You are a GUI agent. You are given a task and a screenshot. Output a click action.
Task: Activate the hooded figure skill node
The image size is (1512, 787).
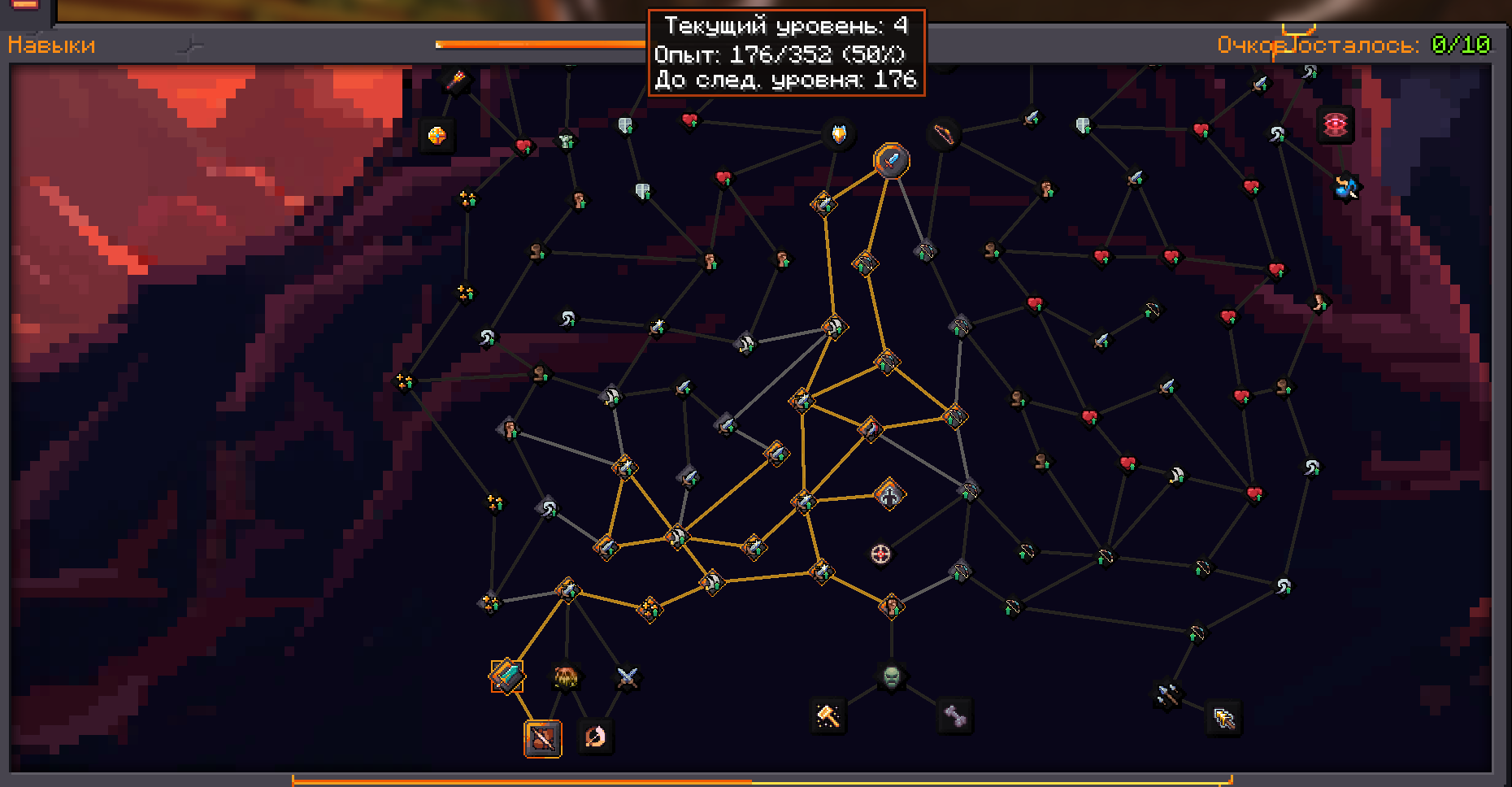(889, 494)
